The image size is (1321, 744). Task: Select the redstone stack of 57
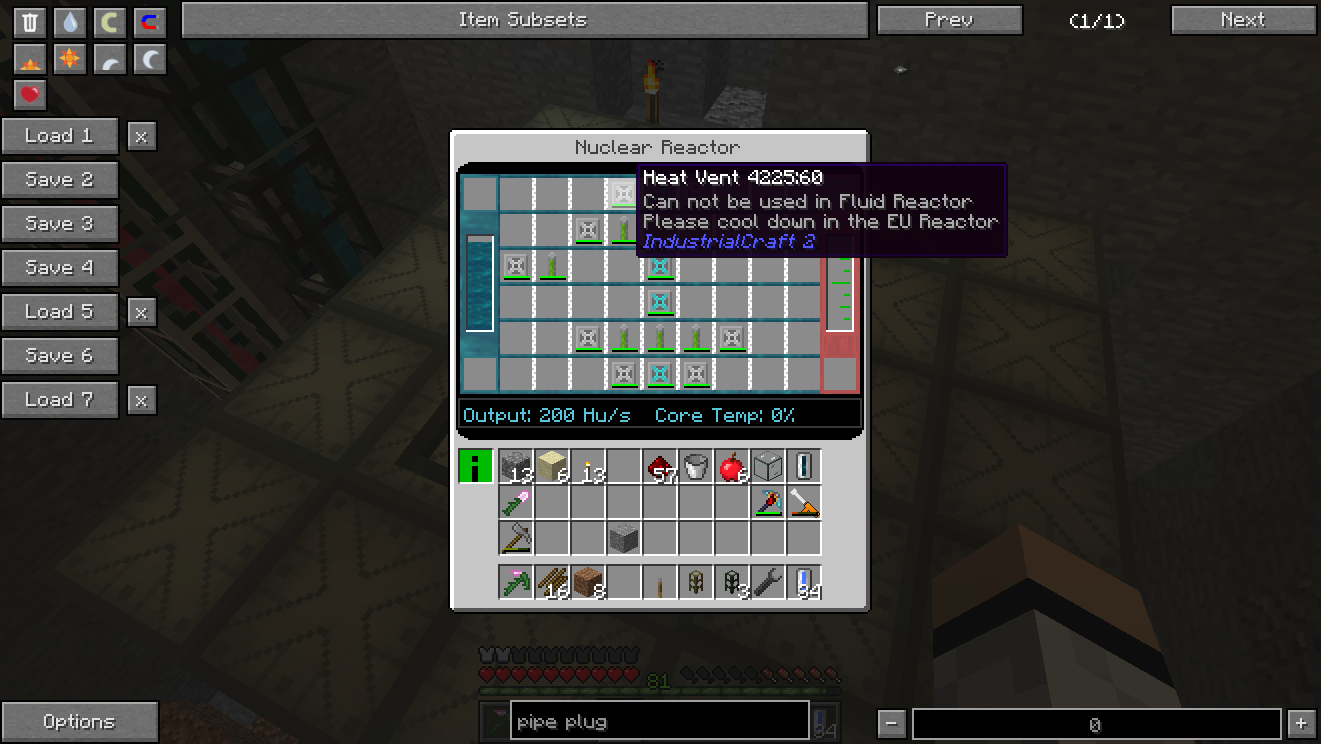tap(660, 466)
